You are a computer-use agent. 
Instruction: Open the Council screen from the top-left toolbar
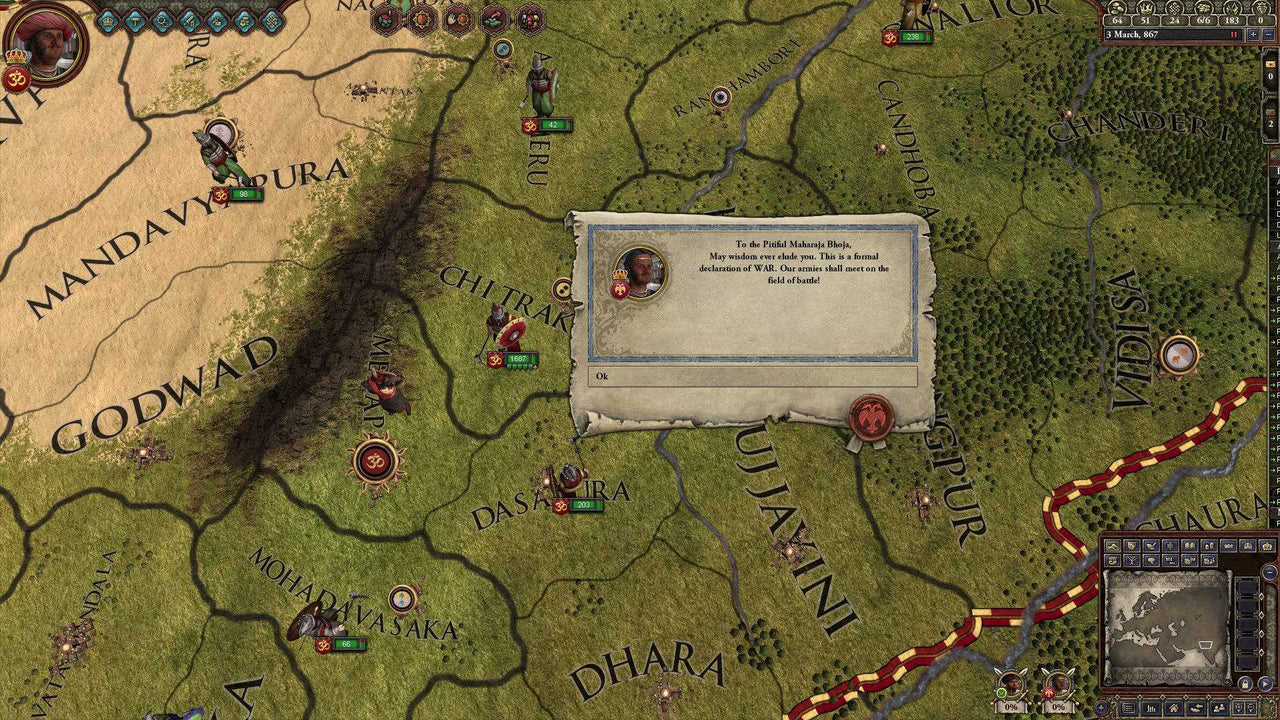(x=108, y=20)
